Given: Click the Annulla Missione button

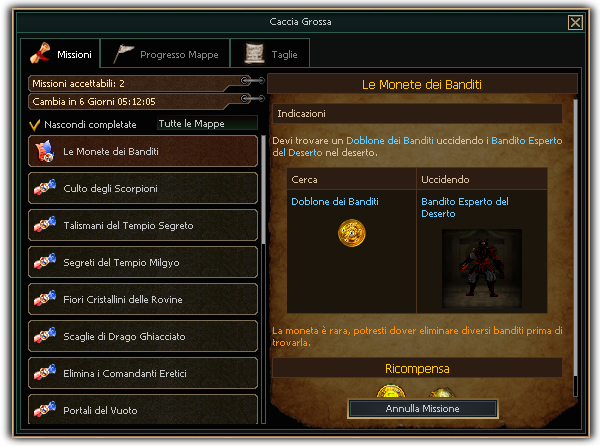Looking at the screenshot, I should (422, 409).
